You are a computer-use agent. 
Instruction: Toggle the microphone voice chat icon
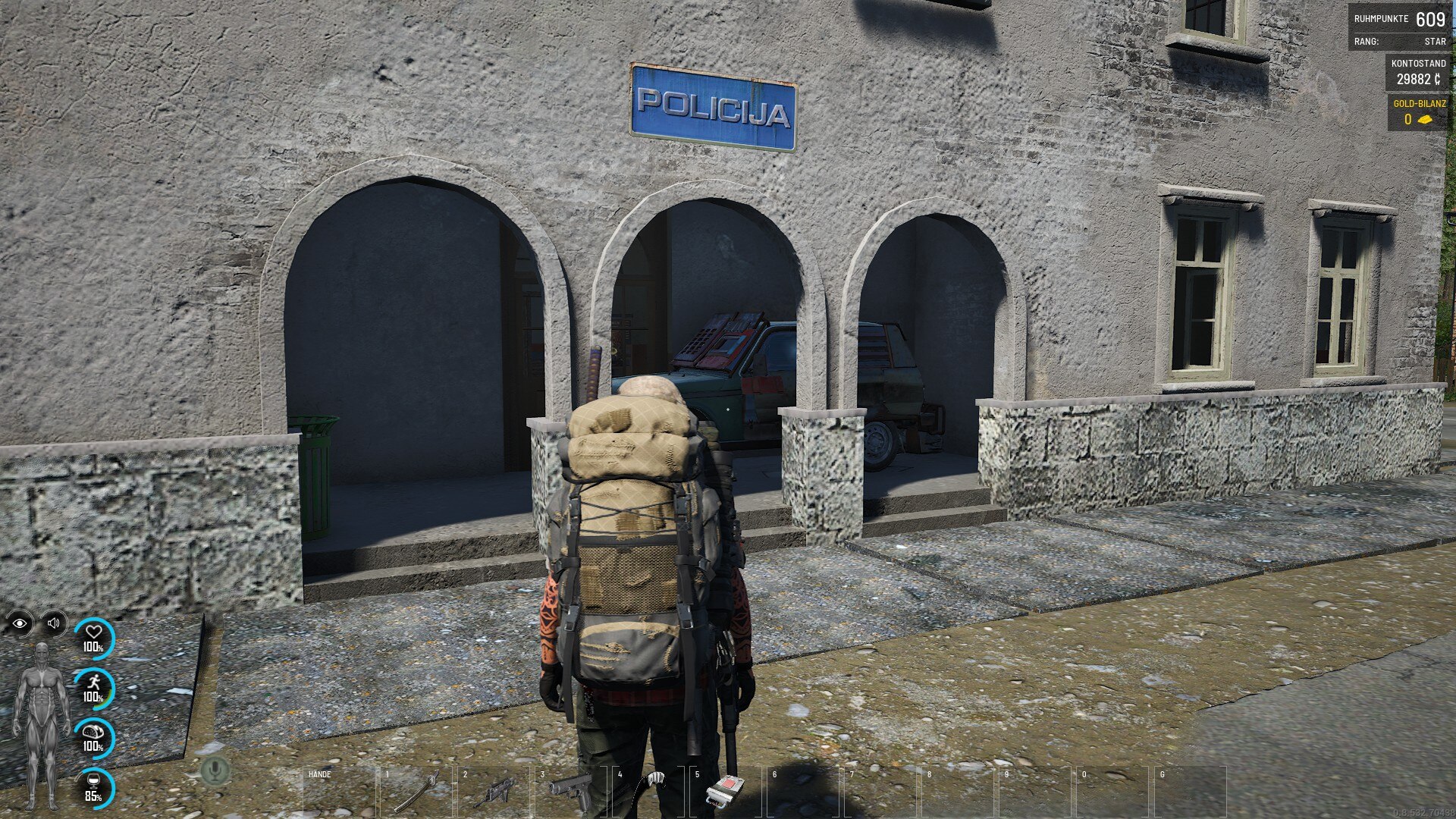point(215,770)
